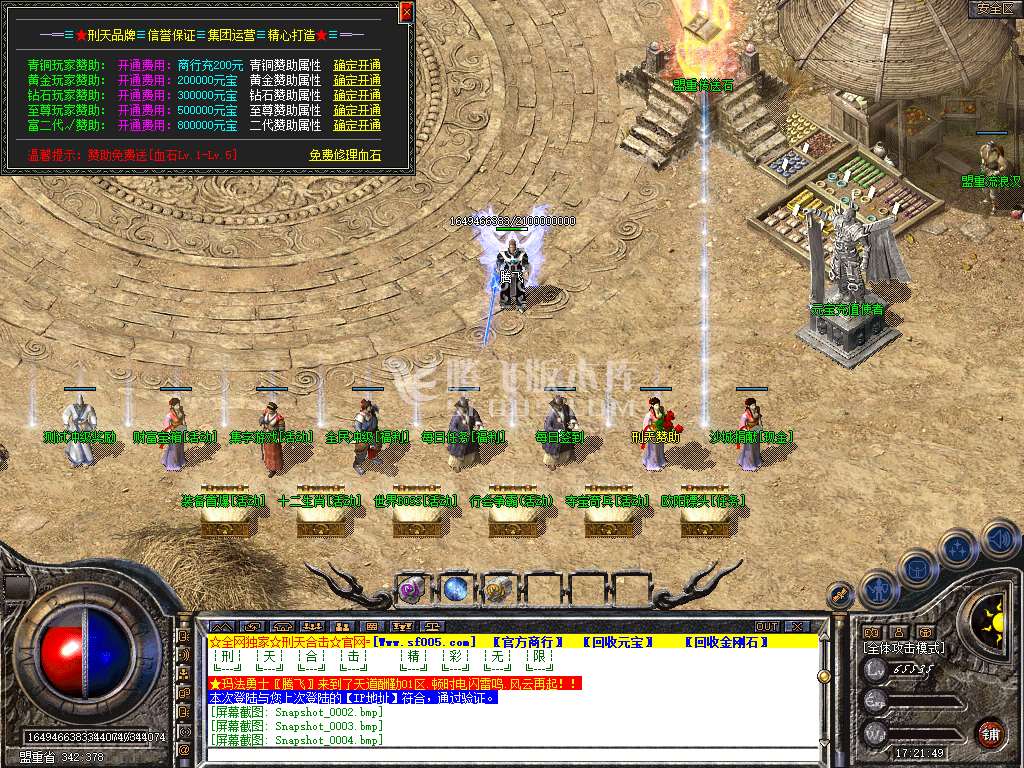1024x768 pixels.
Task: Use the blue orb hotbar item
Action: click(456, 589)
